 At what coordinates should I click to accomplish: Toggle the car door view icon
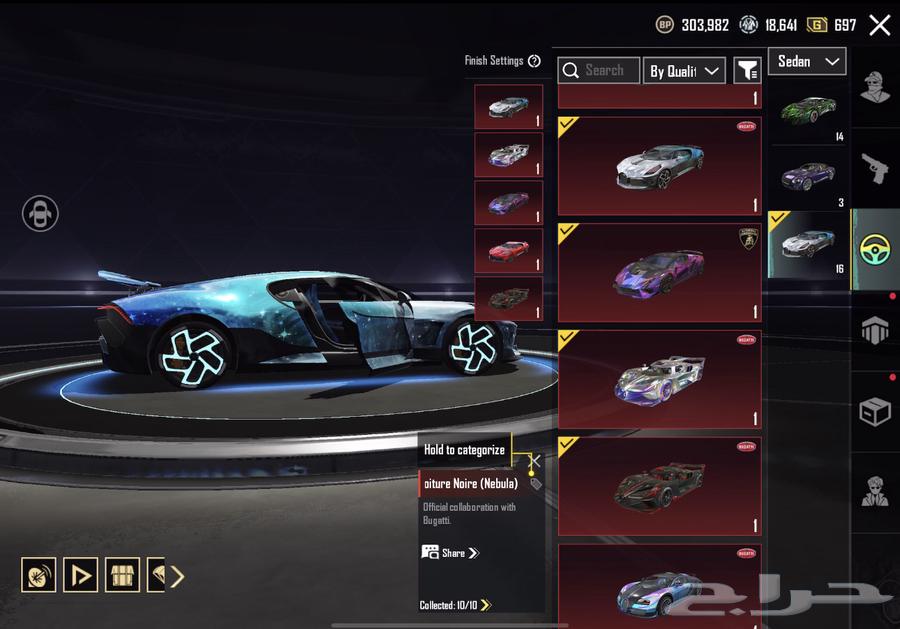(41, 213)
